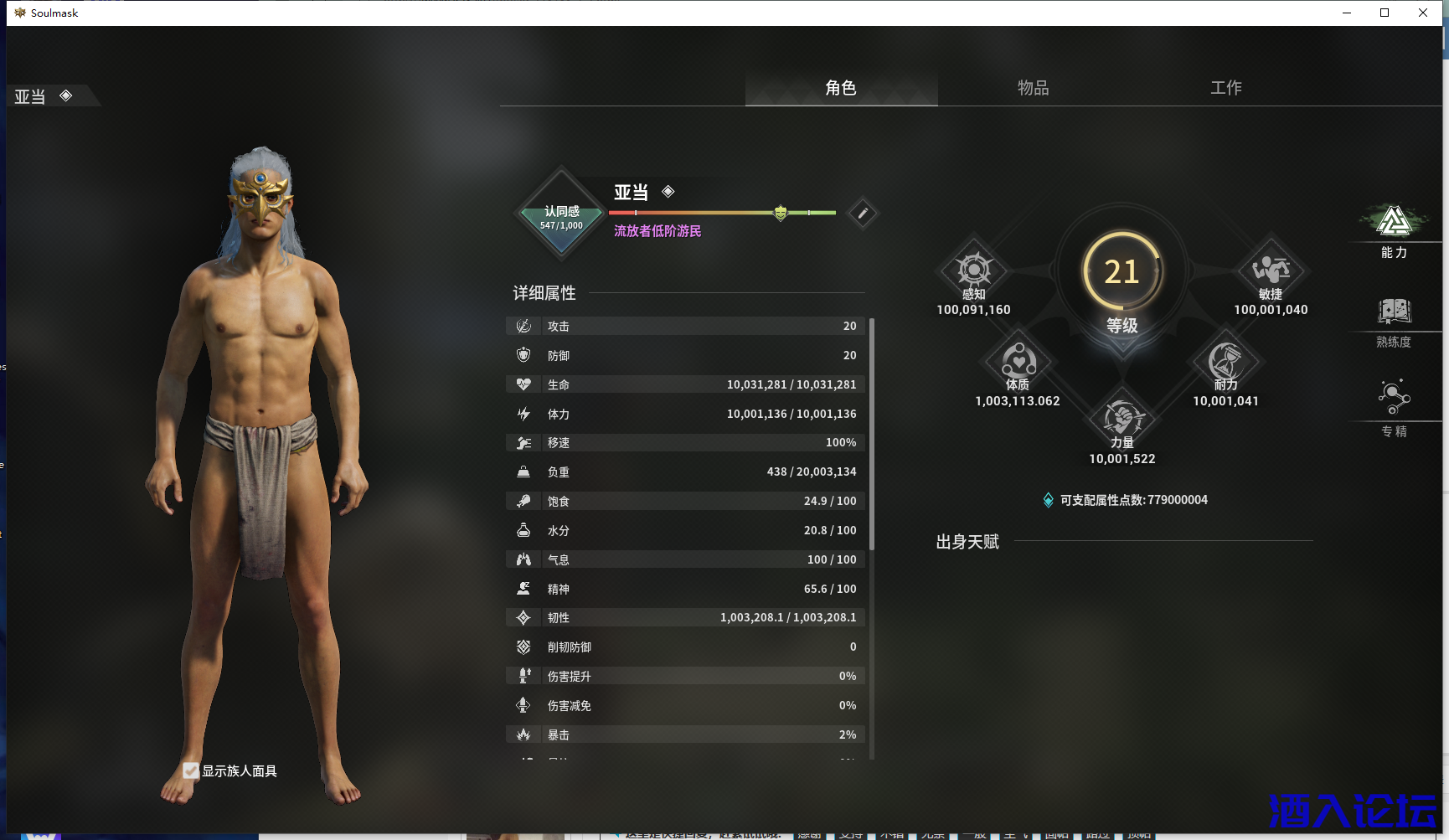
Task: Click the pencil edit icon beside the reputation bar
Action: pyautogui.click(x=862, y=213)
